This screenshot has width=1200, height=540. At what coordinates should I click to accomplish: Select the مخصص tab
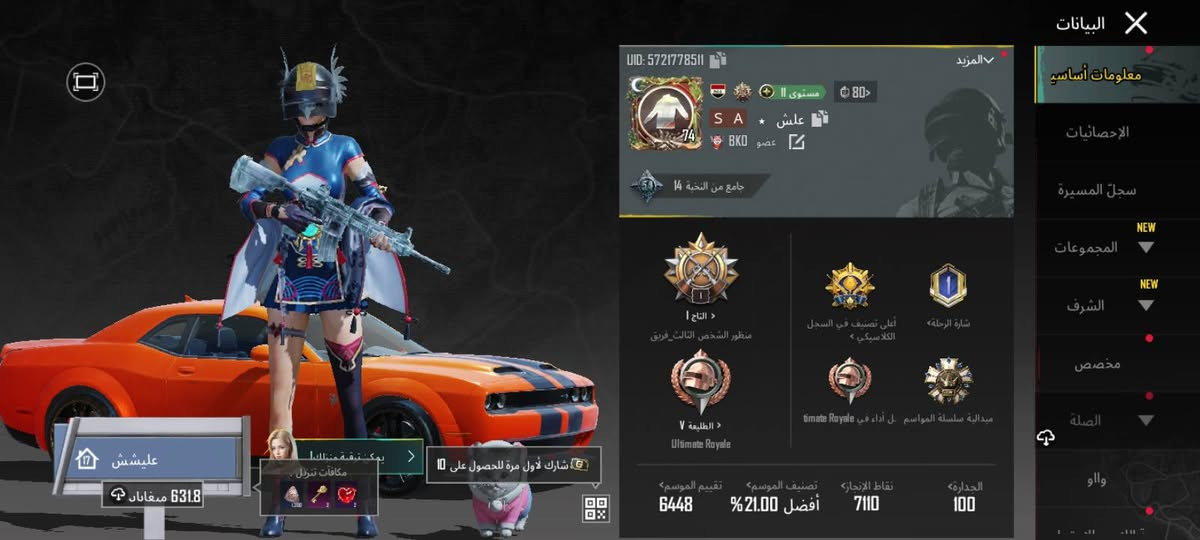click(1097, 364)
